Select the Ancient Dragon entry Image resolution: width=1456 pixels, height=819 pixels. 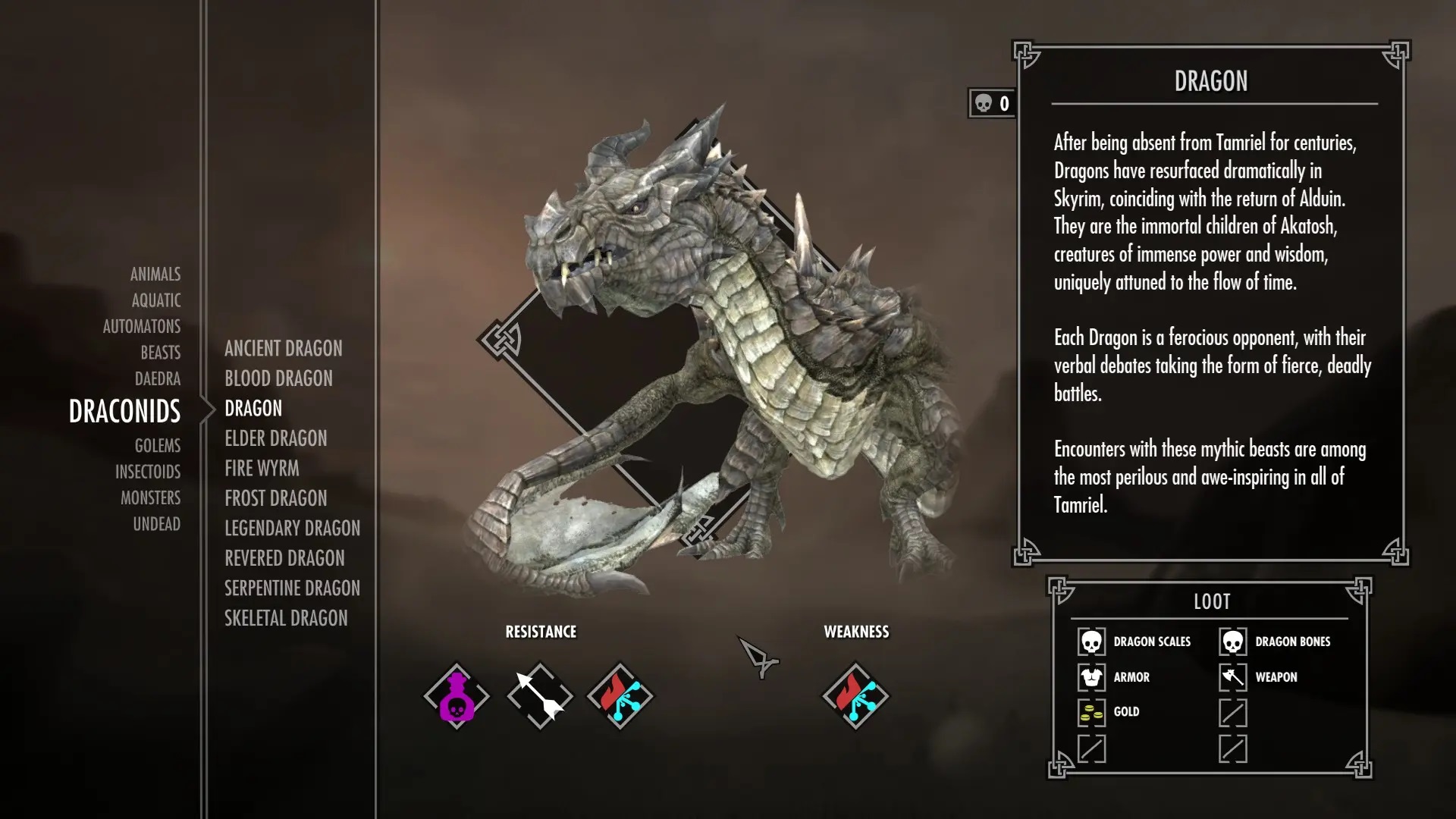pos(283,349)
